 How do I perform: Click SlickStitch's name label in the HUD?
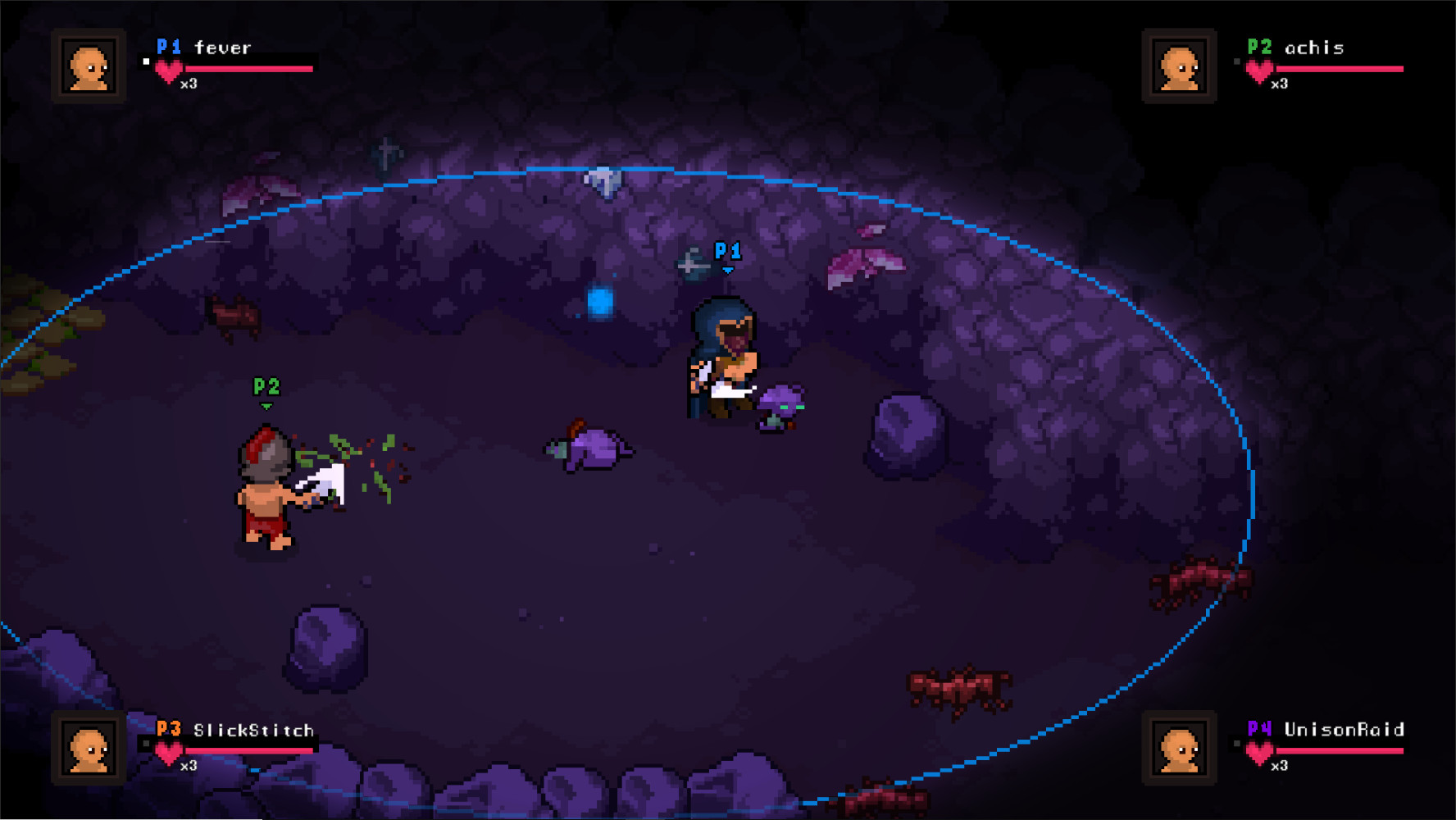253,730
